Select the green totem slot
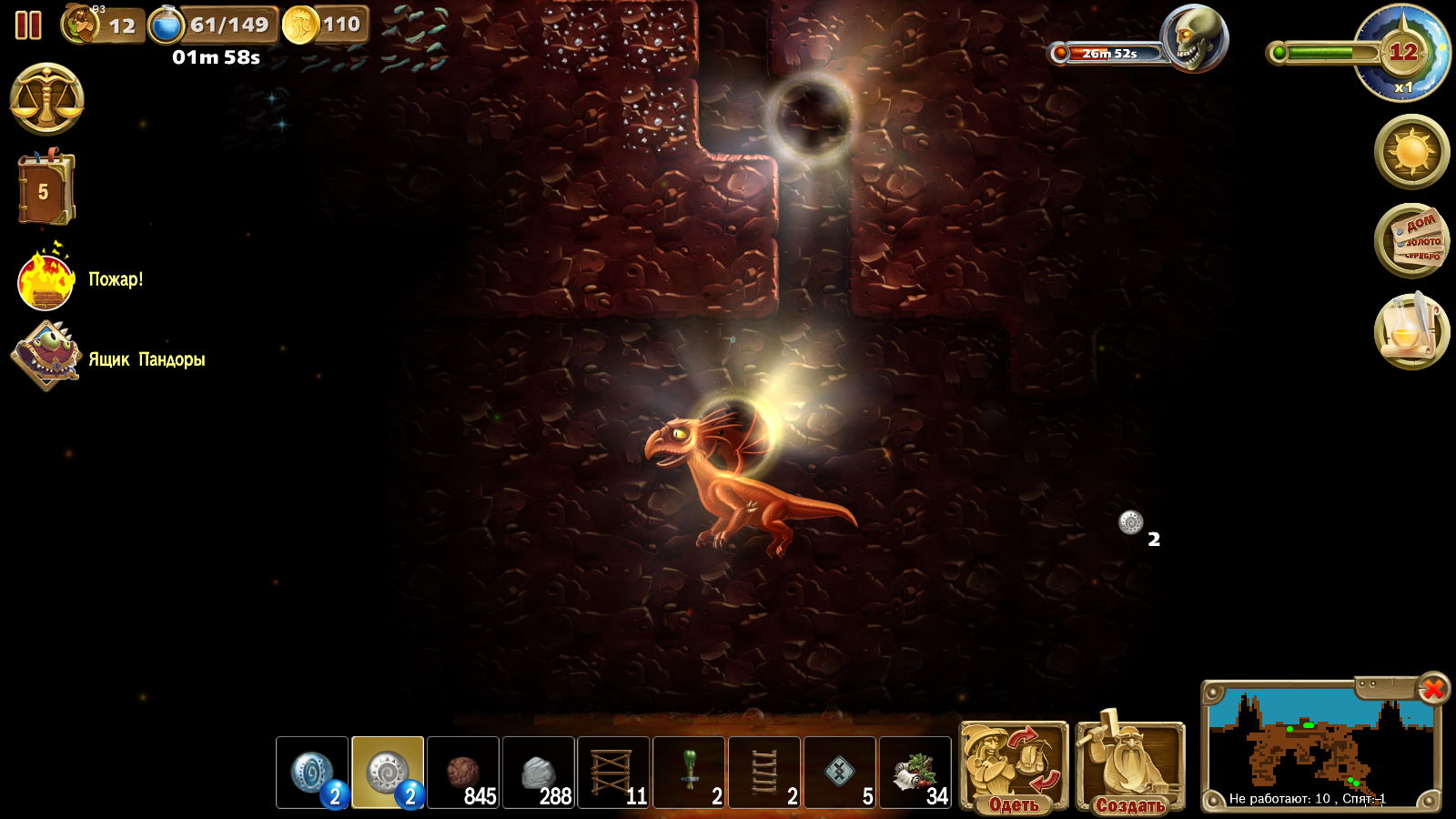The height and width of the screenshot is (819, 1456). coord(690,773)
